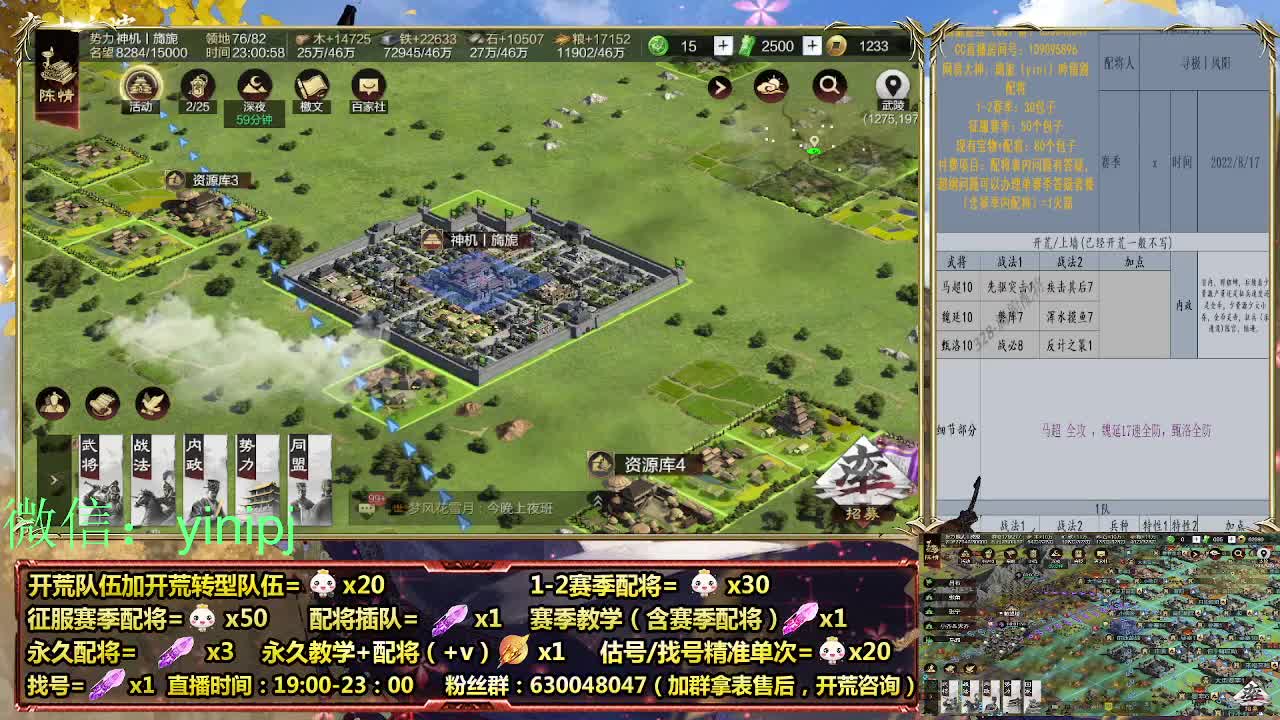The width and height of the screenshot is (1280, 720).
Task: Expand the double-chevron beside 资源库4
Action: click(597, 499)
